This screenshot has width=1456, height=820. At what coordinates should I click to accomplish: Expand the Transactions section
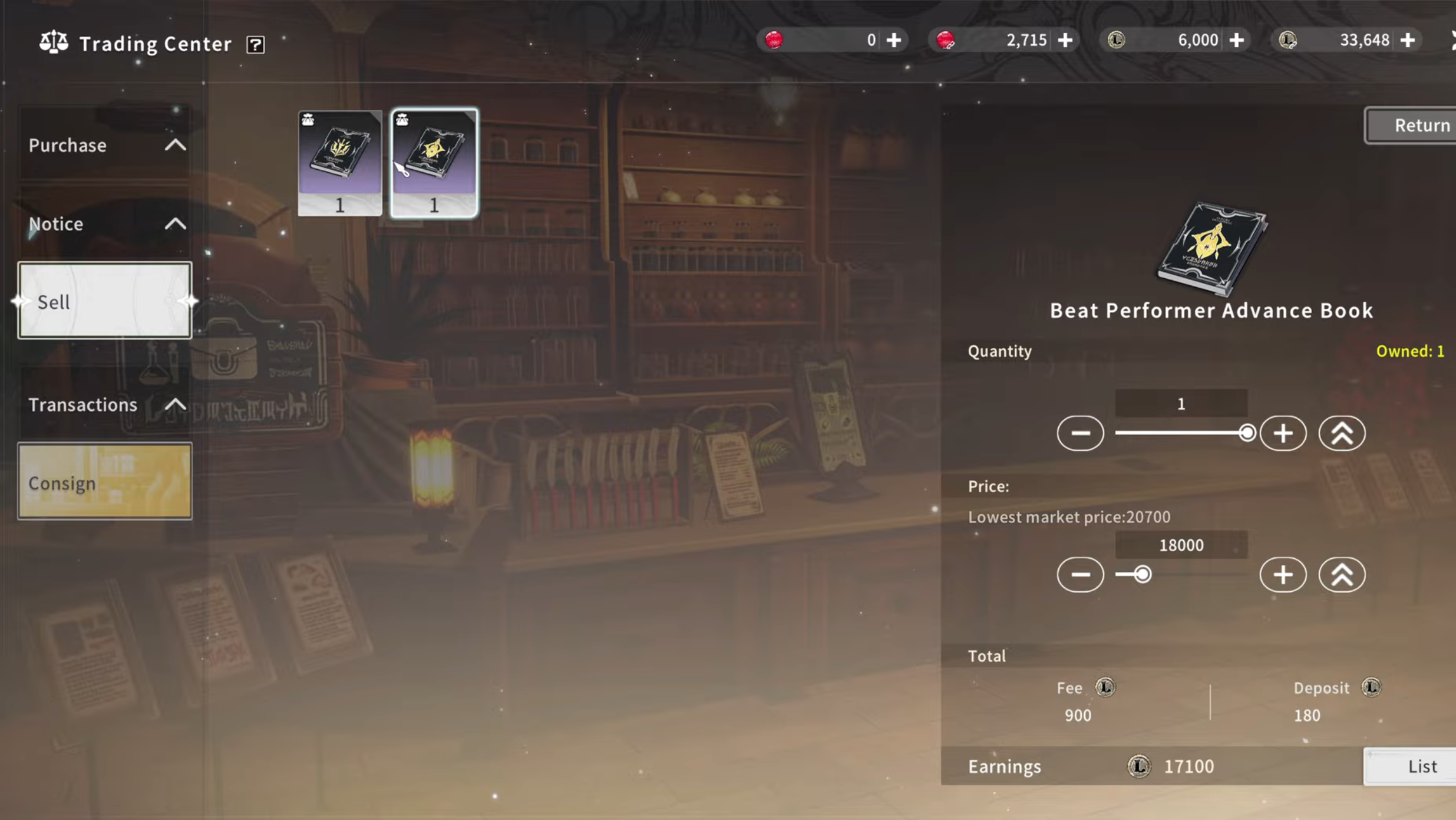tap(106, 405)
